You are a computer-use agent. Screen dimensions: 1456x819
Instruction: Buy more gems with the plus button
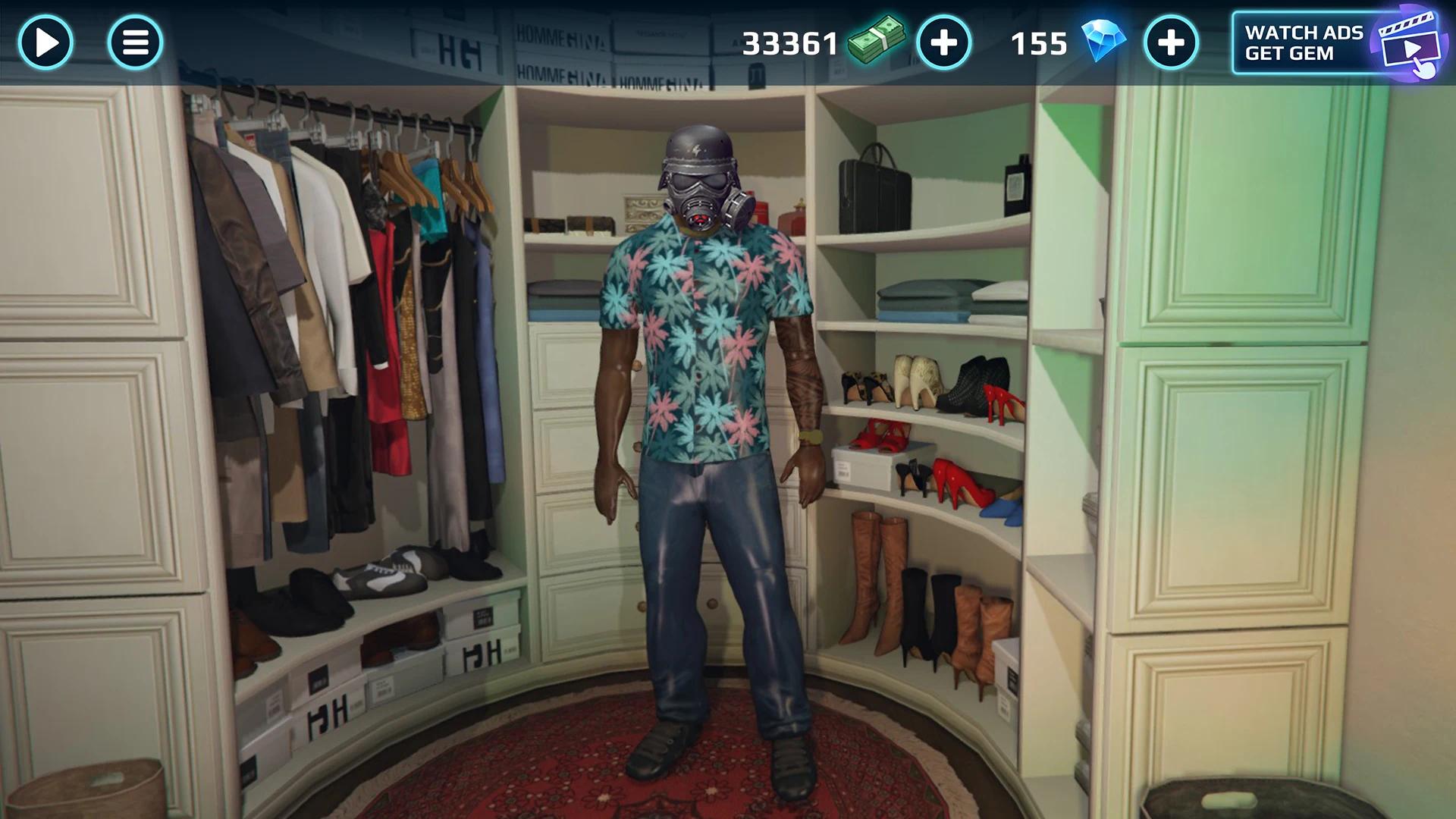pyautogui.click(x=1170, y=42)
